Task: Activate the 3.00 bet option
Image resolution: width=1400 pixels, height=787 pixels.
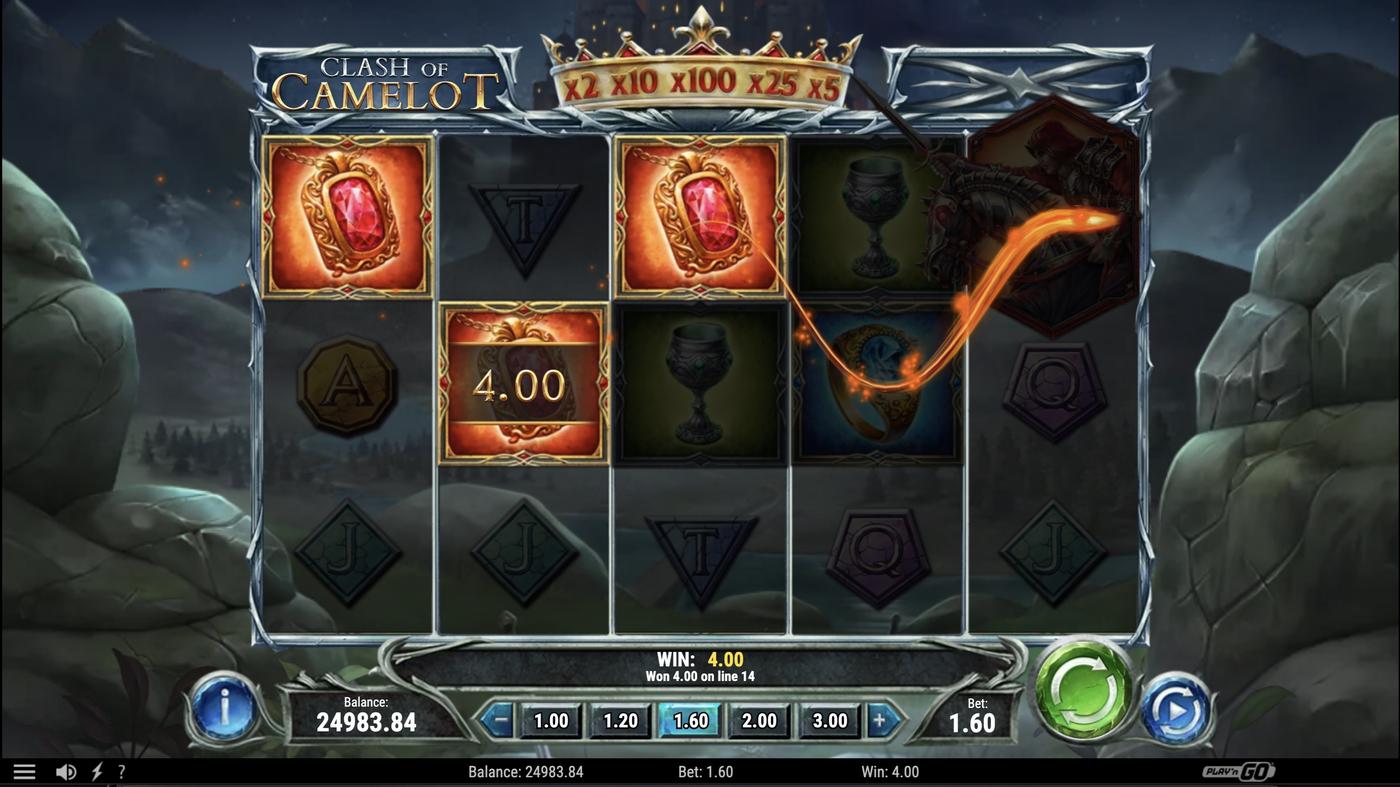Action: [x=827, y=719]
